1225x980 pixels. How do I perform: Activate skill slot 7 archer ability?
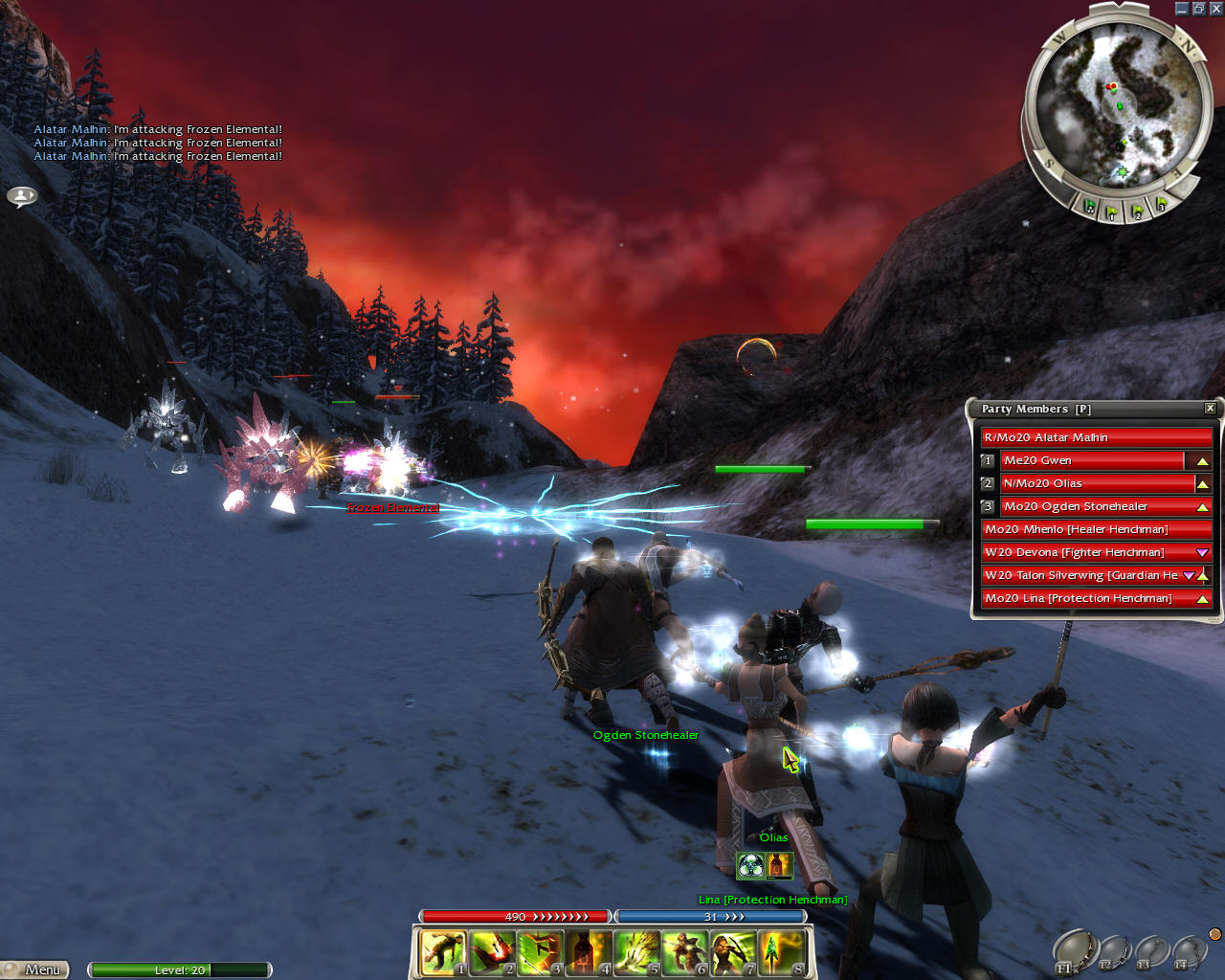pyautogui.click(x=733, y=953)
